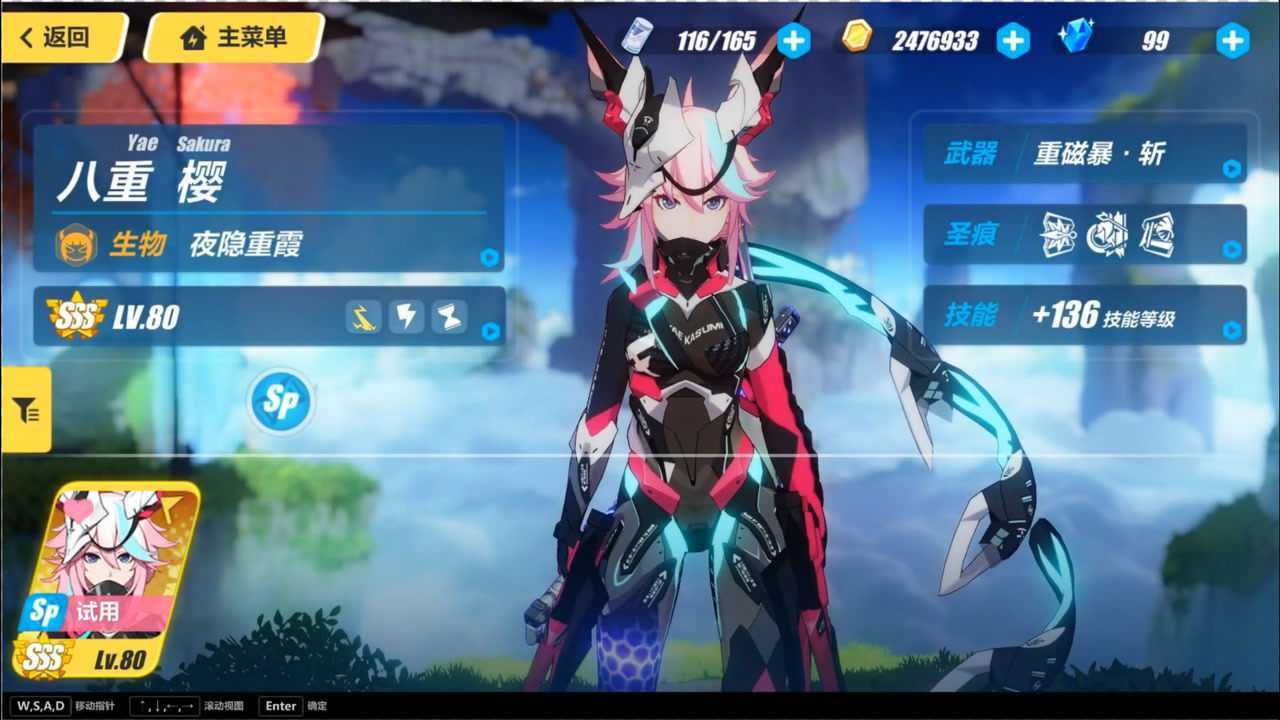Screen dimensions: 1280x720
Task: Click the hourglass time attribute icon
Action: [449, 318]
